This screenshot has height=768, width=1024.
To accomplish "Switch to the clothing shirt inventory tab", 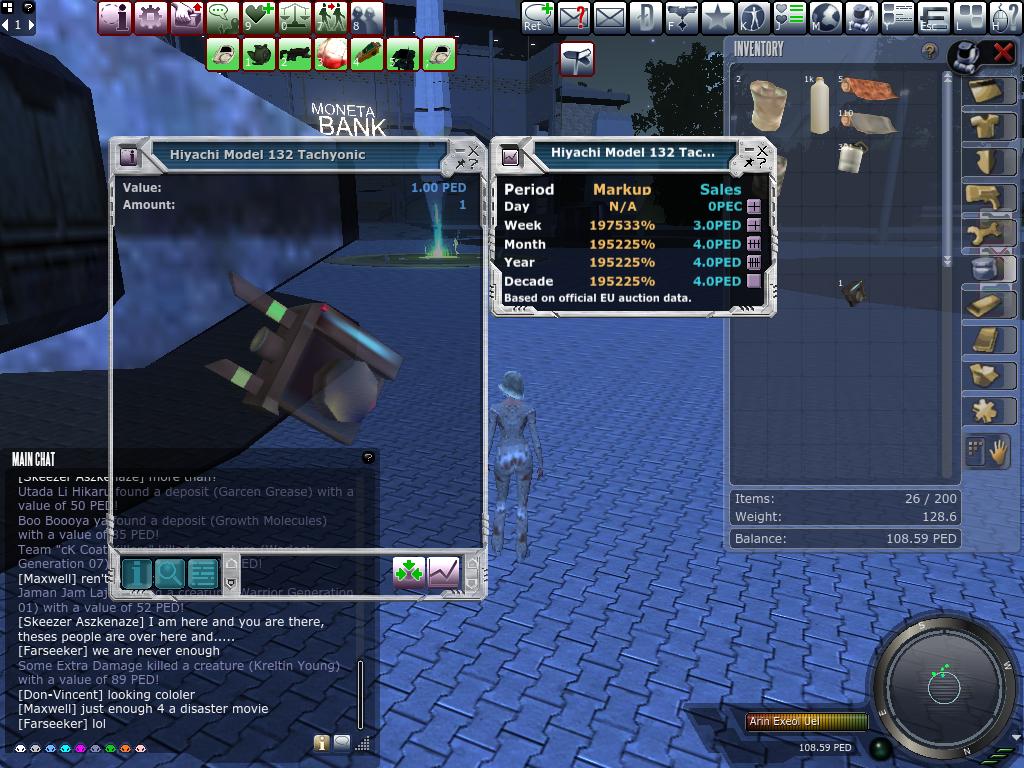I will point(987,126).
